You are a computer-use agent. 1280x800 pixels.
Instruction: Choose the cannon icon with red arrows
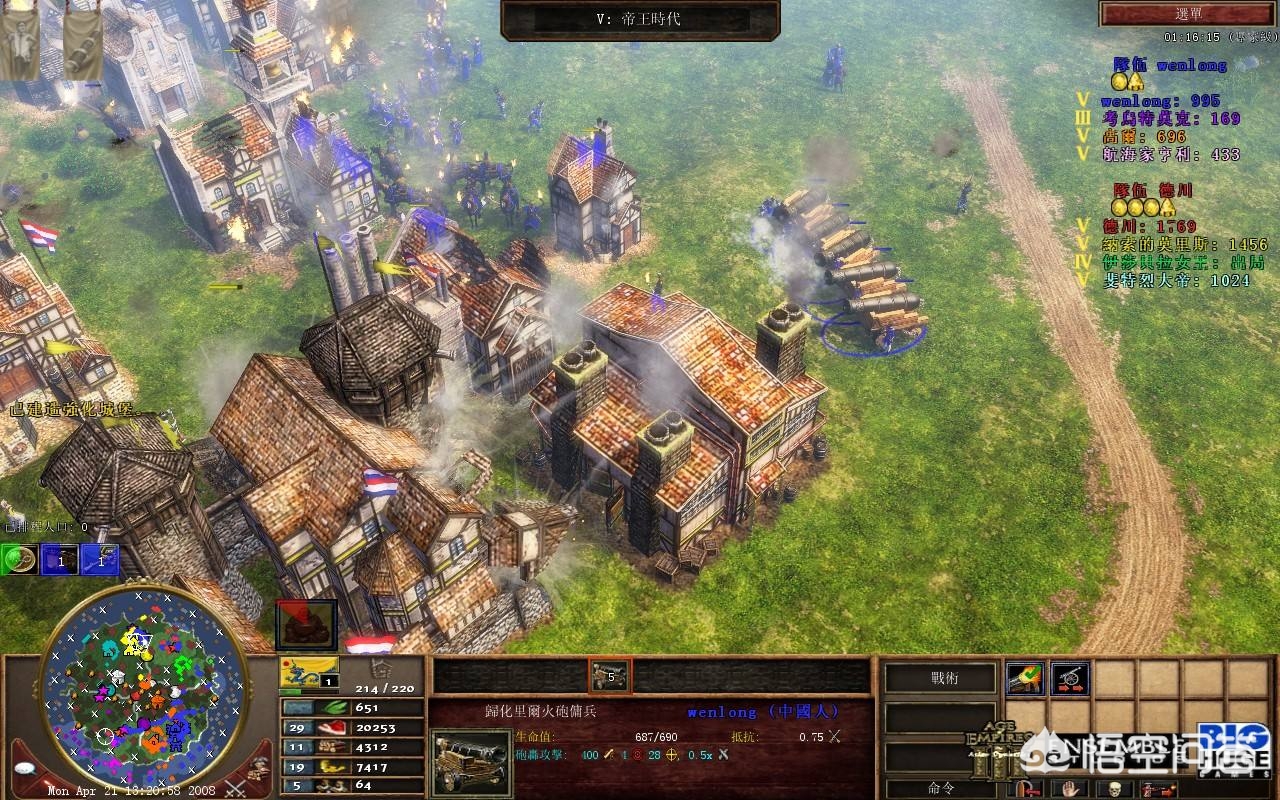pyautogui.click(x=1069, y=678)
